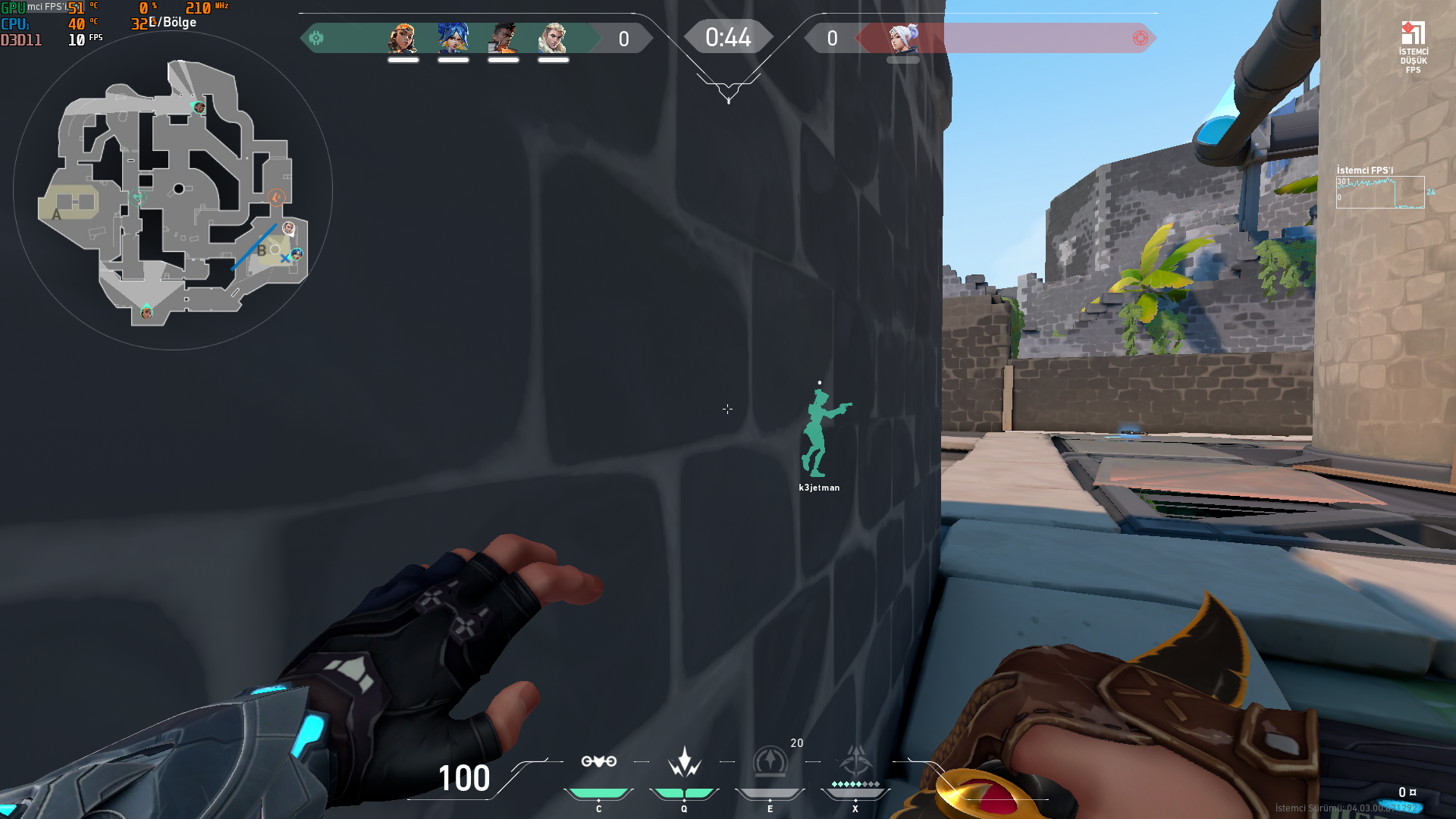The height and width of the screenshot is (819, 1456).
Task: Click the enemy team attacker icon
Action: (x=1139, y=37)
